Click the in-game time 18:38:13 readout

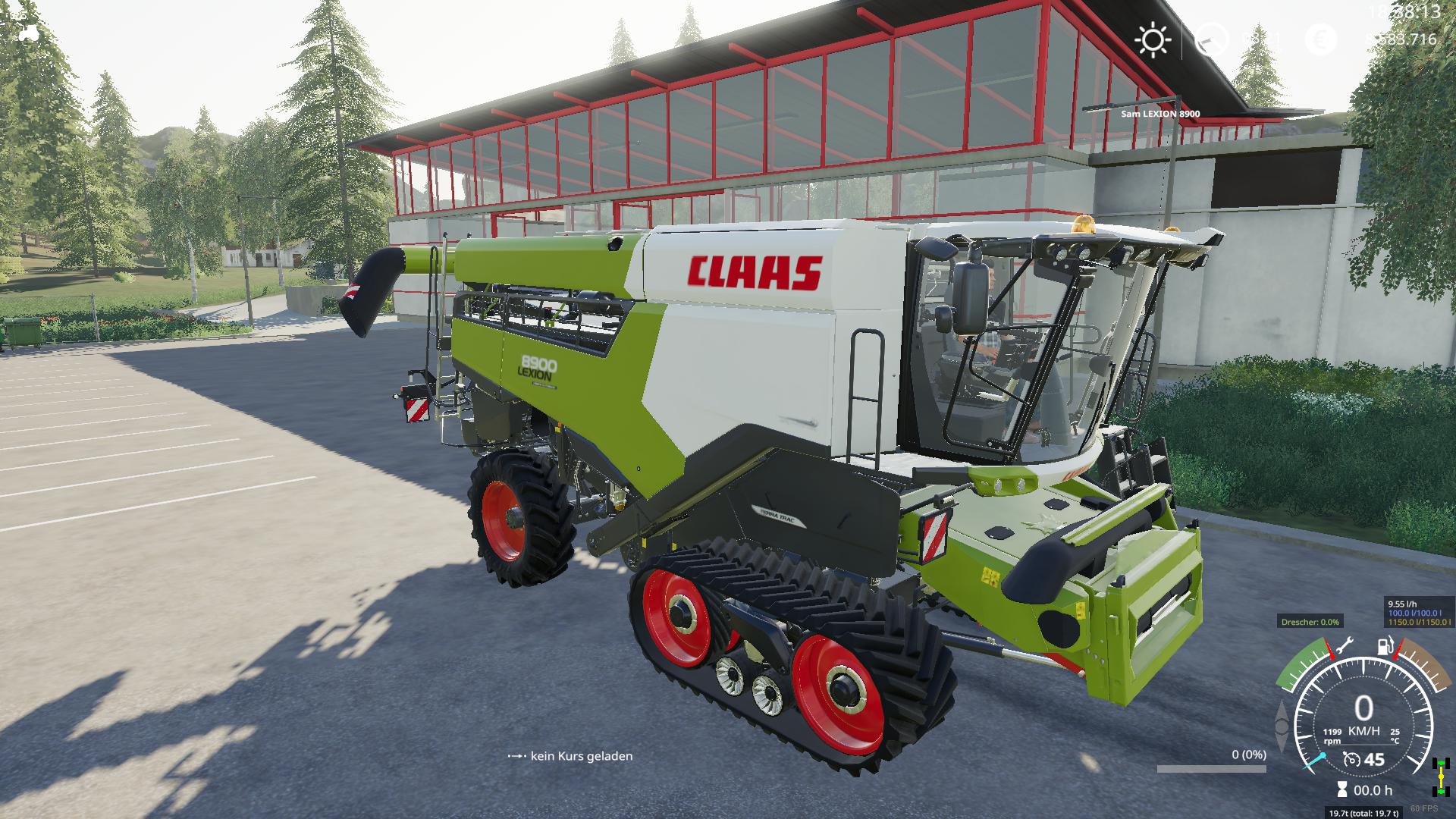1403,12
